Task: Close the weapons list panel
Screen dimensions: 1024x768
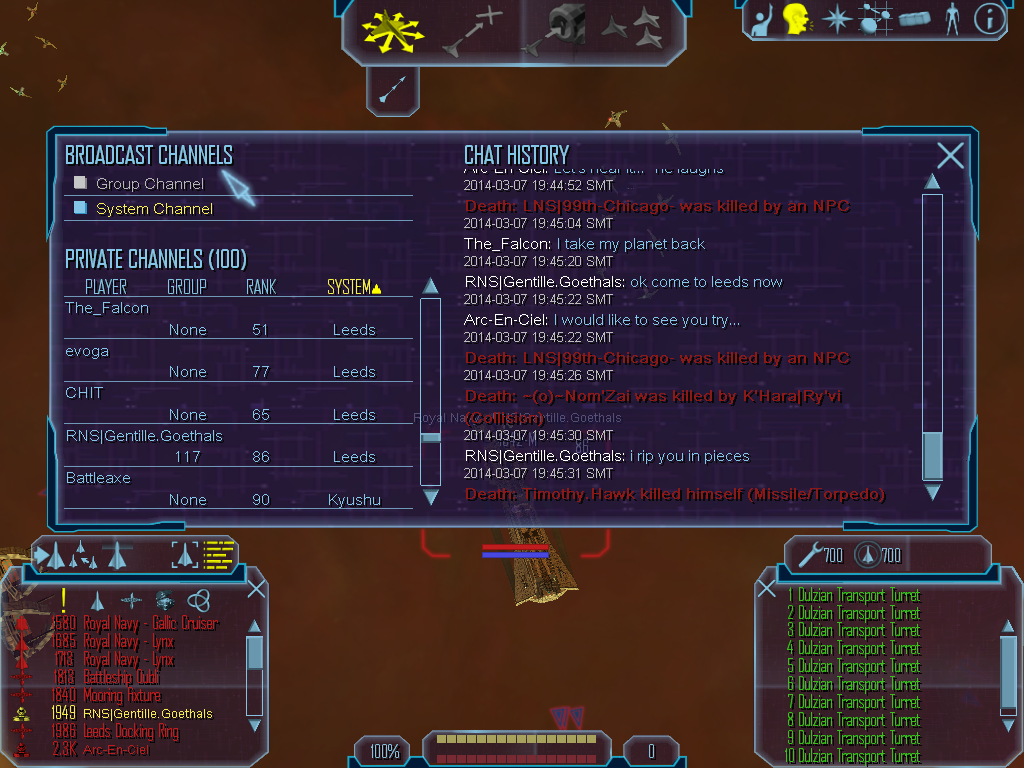Action: [x=767, y=589]
